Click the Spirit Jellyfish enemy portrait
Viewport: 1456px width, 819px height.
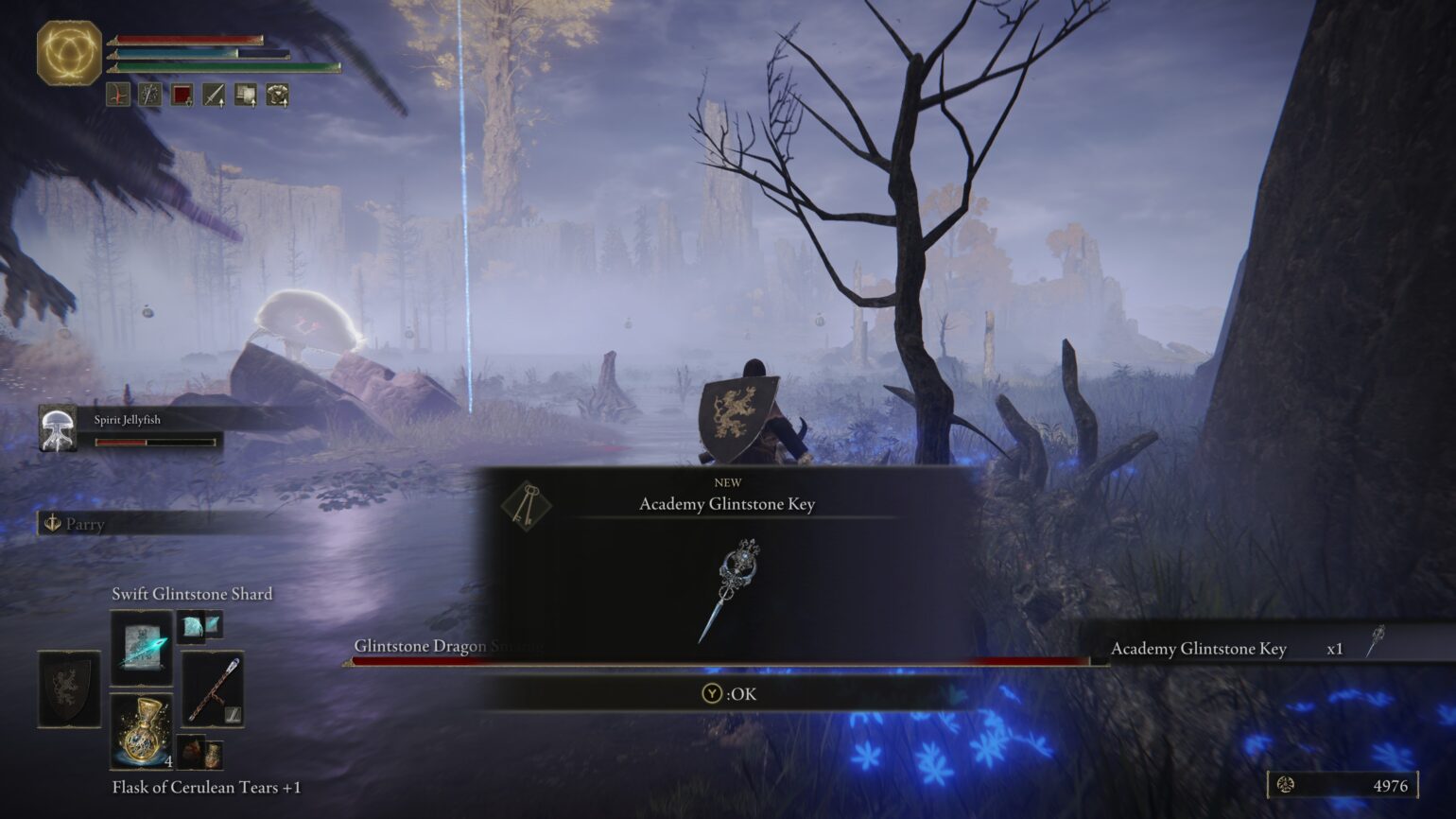tap(60, 428)
